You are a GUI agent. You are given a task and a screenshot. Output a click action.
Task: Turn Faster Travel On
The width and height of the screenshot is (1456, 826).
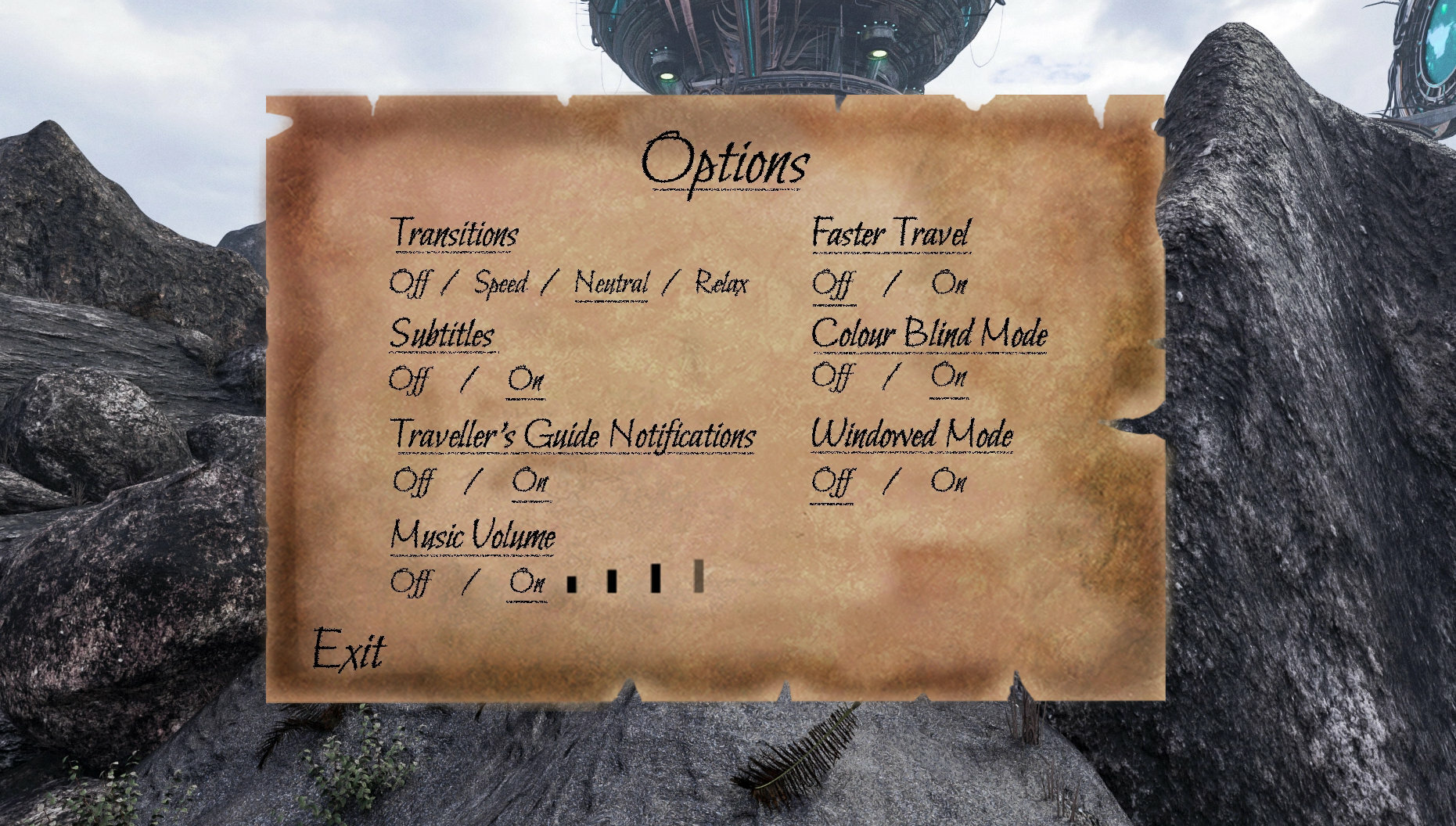pyautogui.click(x=949, y=283)
